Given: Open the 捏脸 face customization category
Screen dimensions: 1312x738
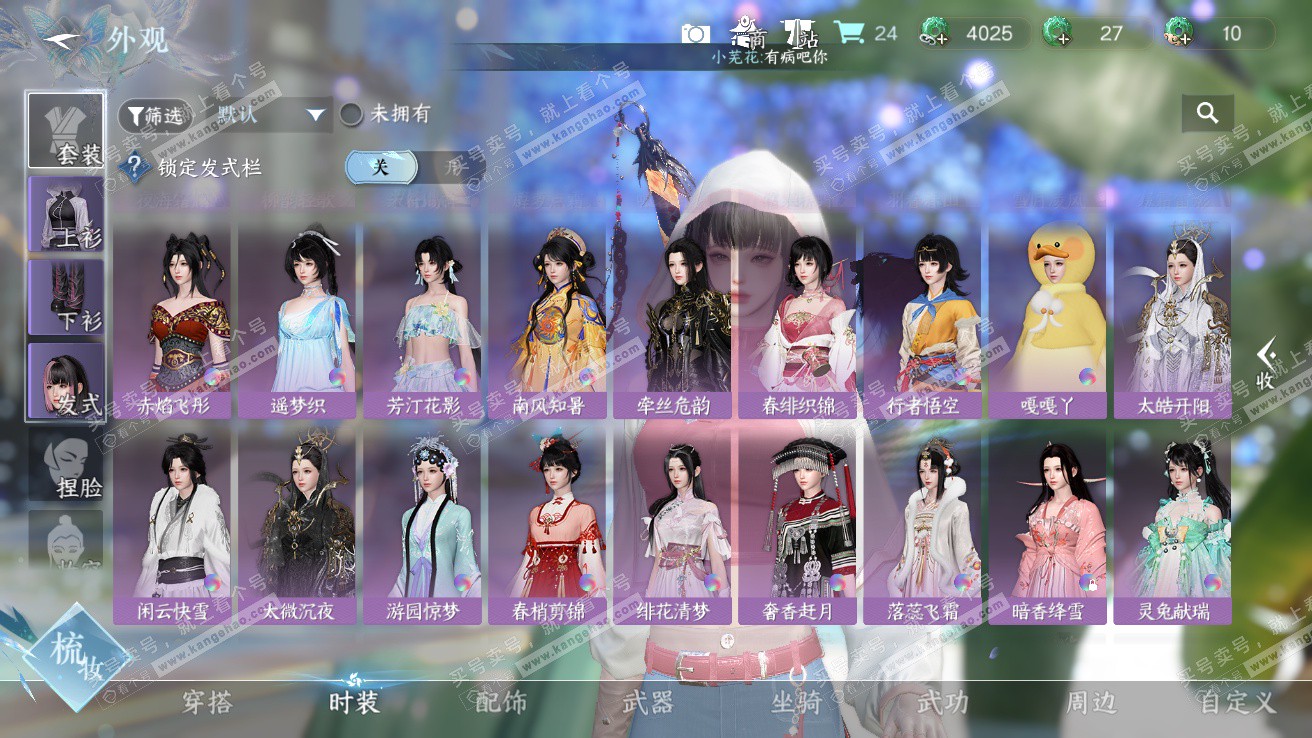Looking at the screenshot, I should point(66,465).
